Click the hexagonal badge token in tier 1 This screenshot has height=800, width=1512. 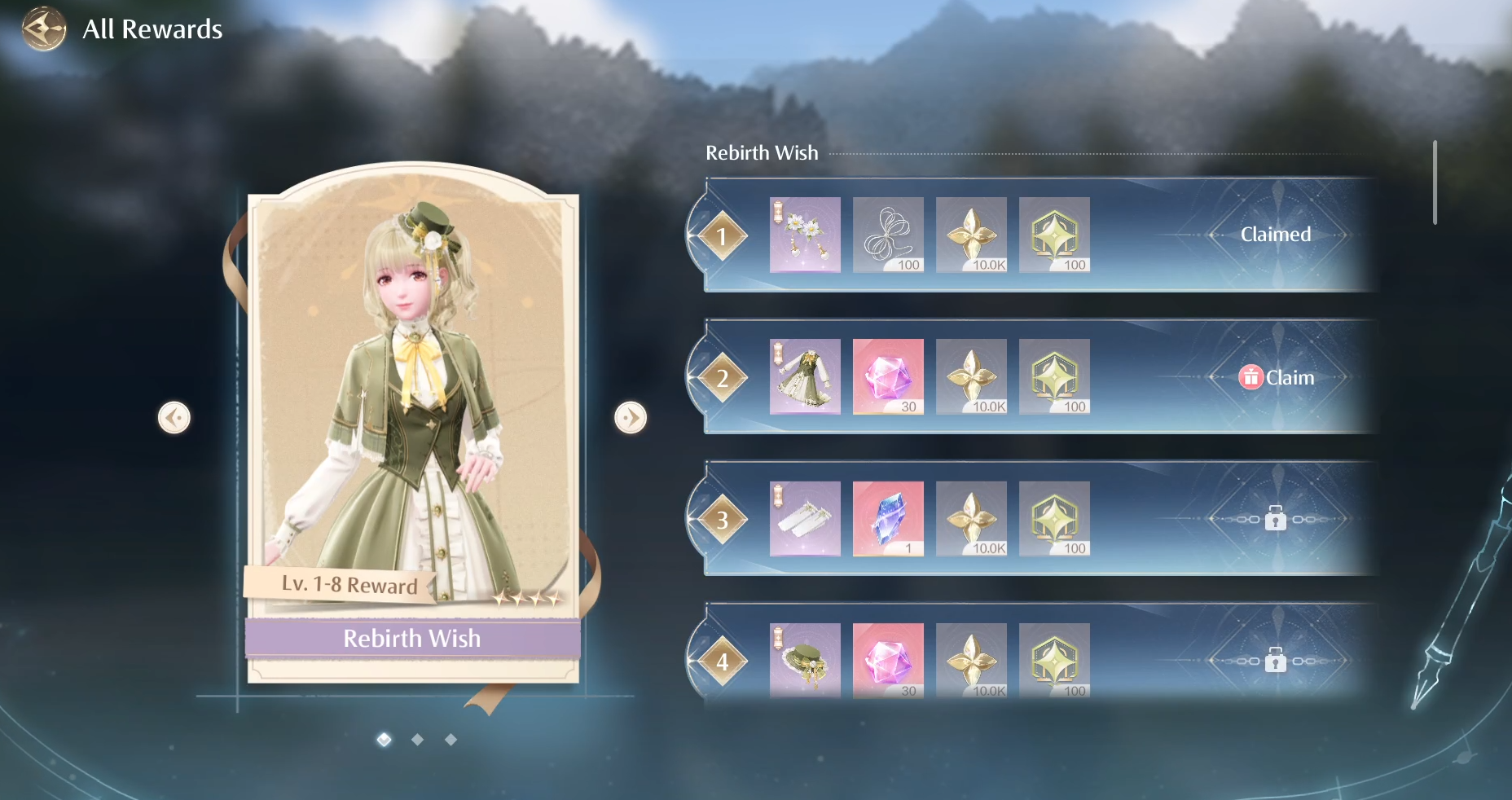pyautogui.click(x=1054, y=235)
